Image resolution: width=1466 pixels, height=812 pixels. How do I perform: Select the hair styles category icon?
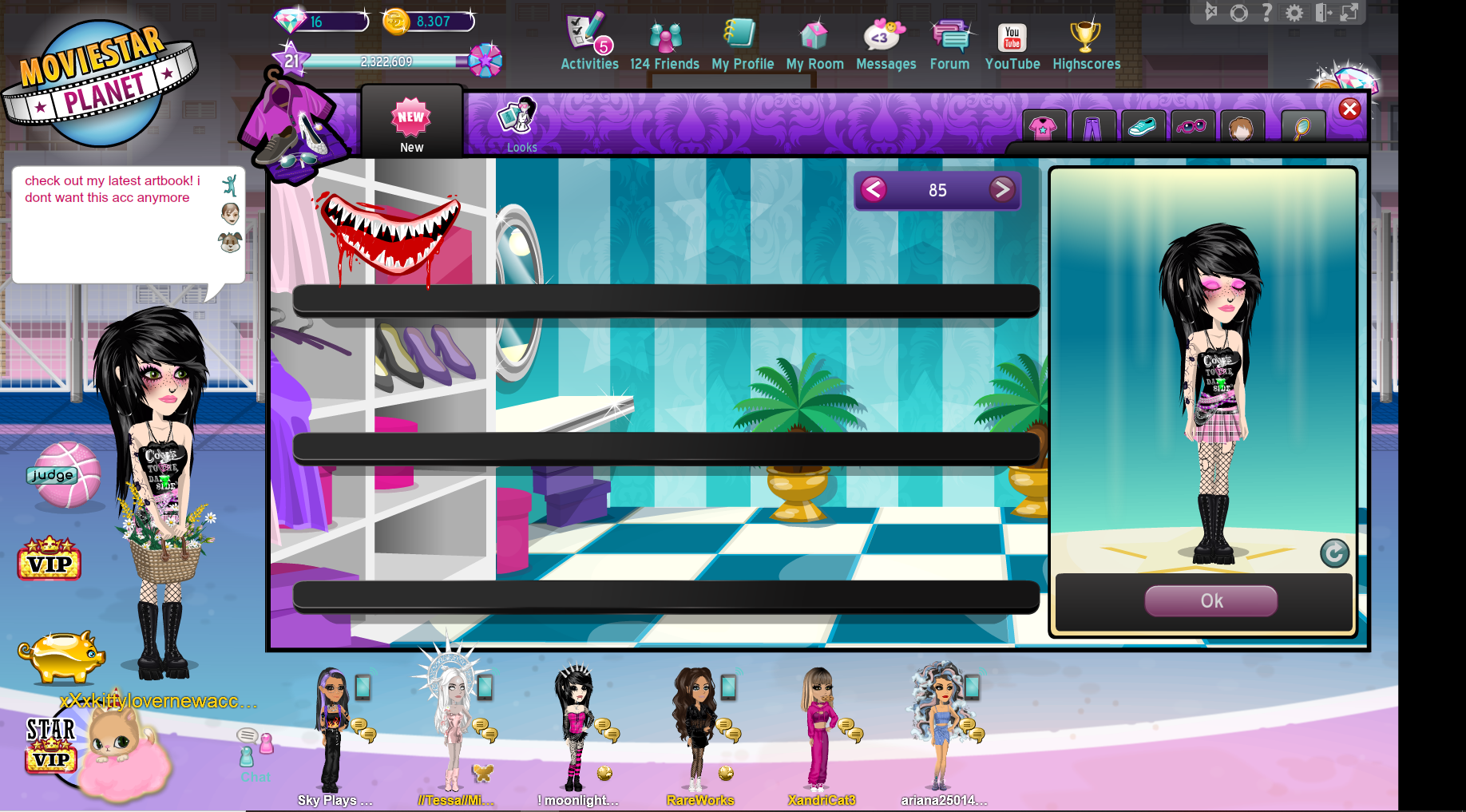click(1242, 126)
